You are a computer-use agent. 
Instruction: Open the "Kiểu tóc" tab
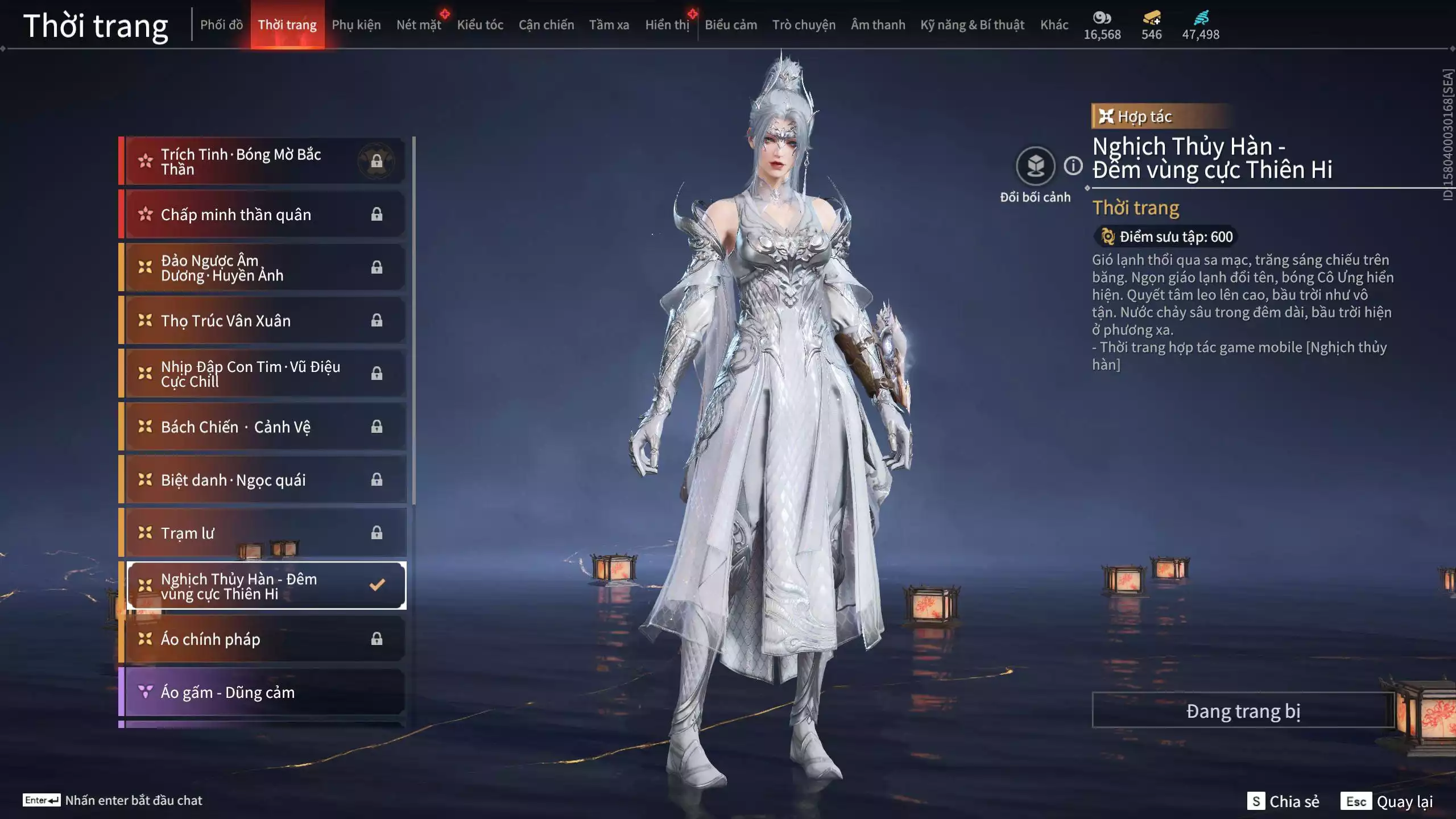[481, 24]
